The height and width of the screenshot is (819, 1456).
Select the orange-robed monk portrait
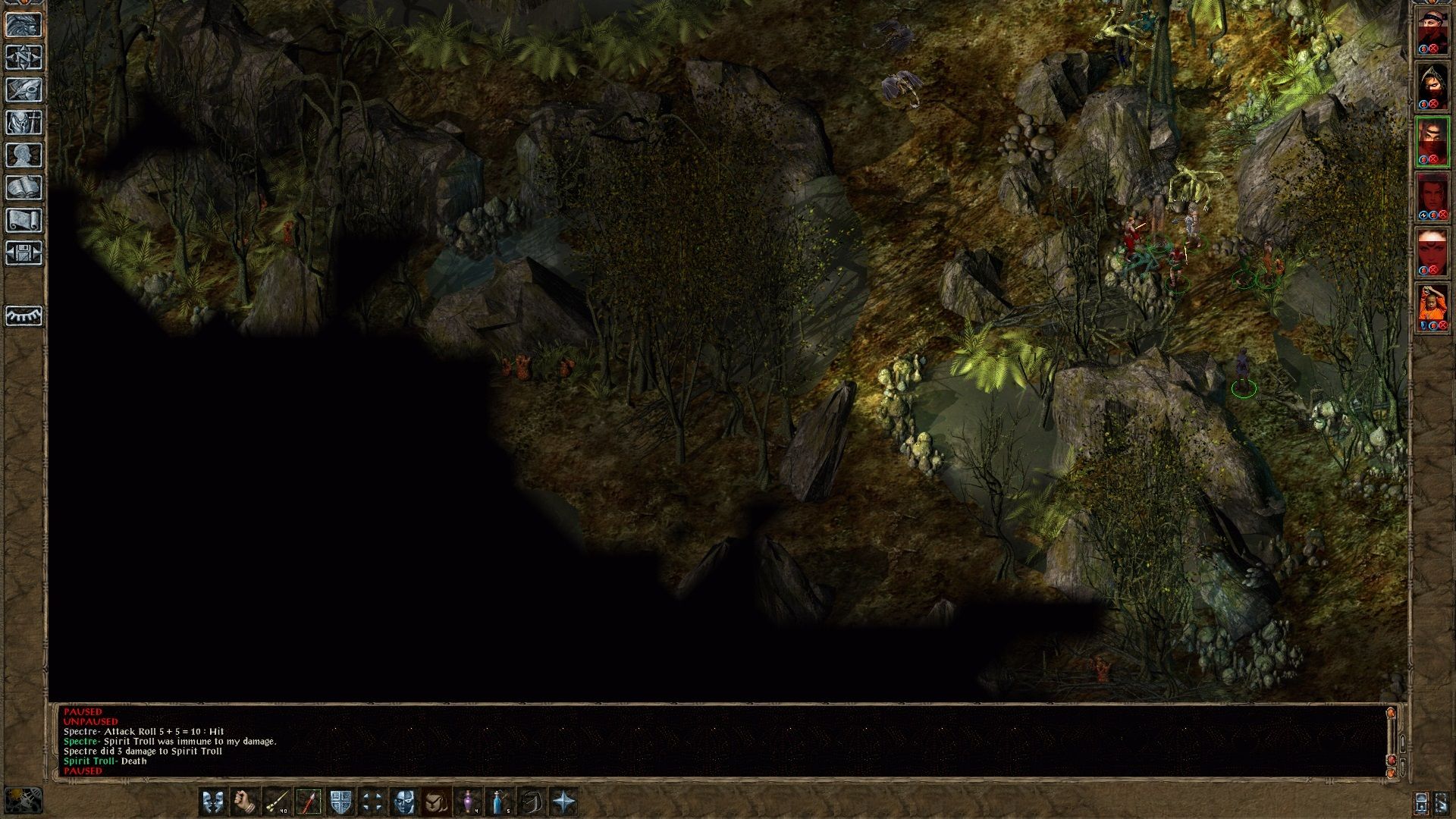click(x=1432, y=306)
